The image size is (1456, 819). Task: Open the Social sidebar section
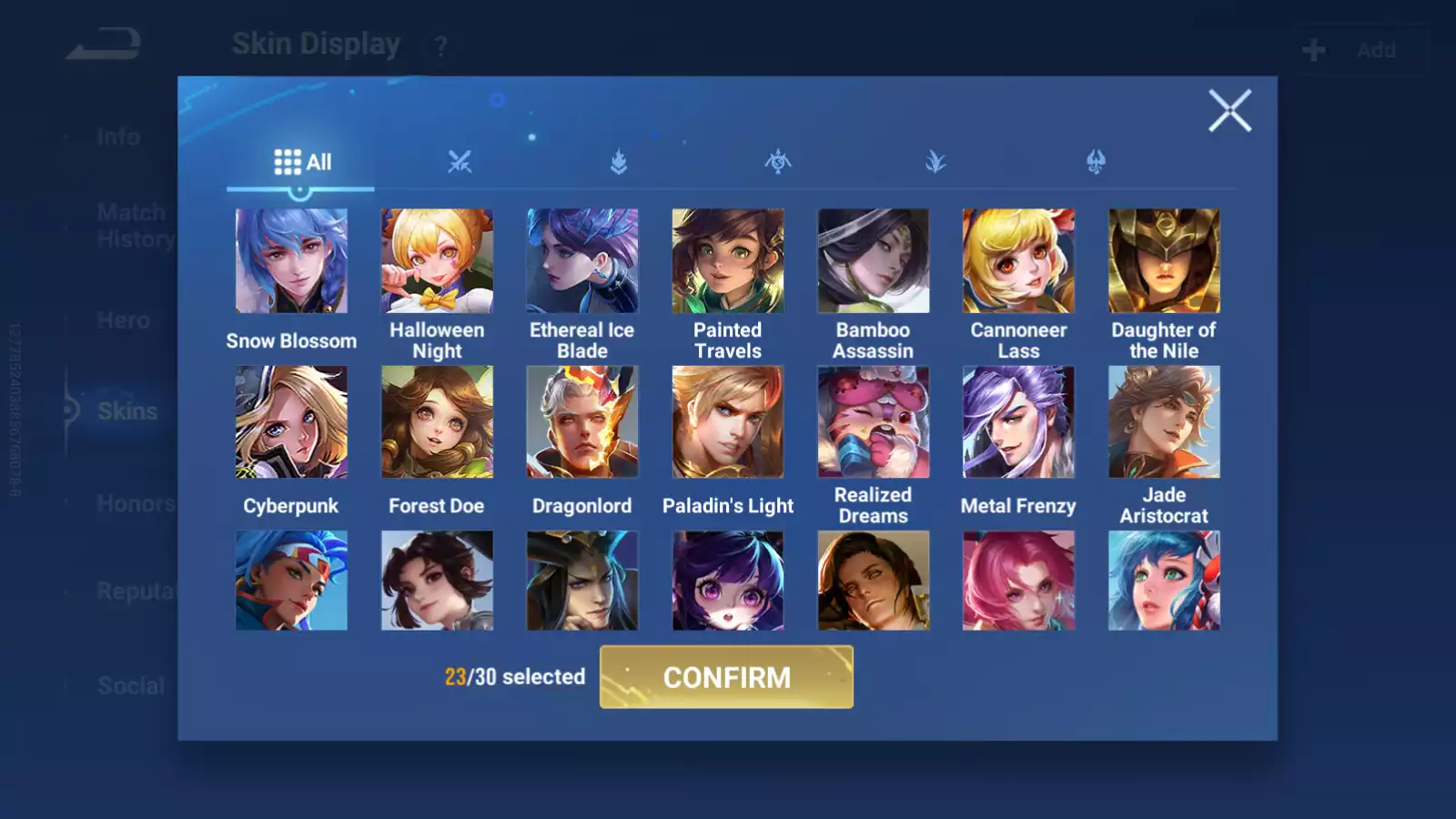(130, 685)
